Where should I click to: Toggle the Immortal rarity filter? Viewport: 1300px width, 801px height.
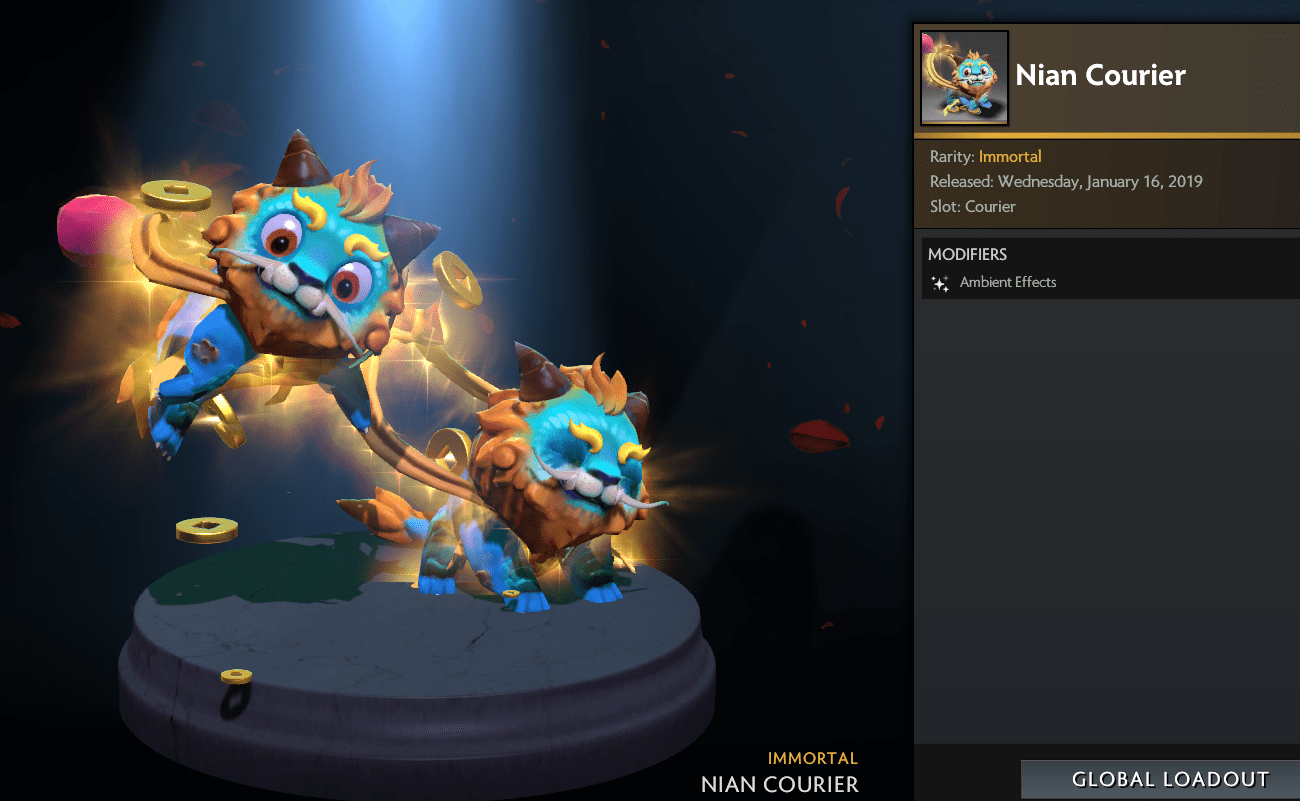click(1010, 156)
